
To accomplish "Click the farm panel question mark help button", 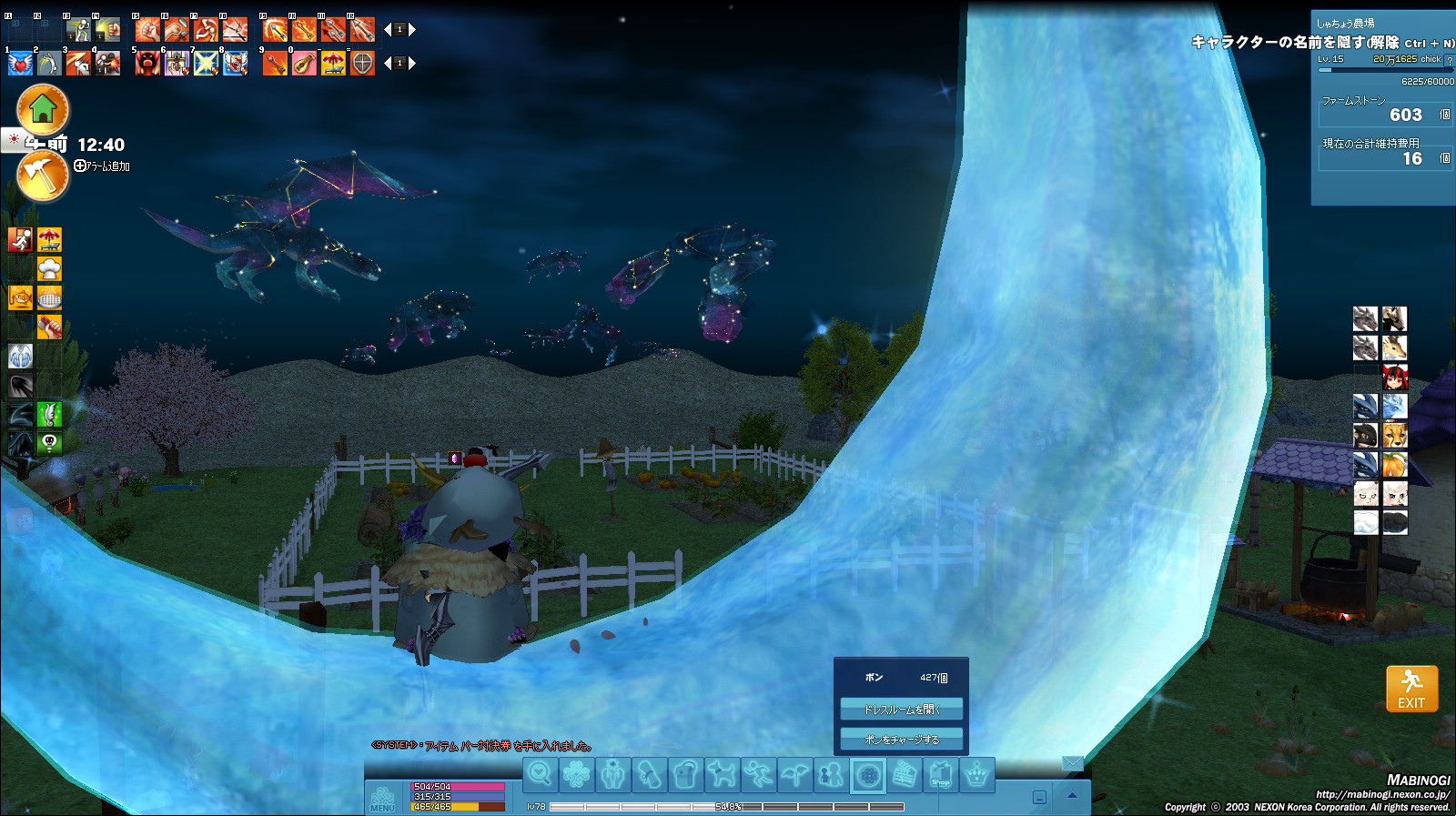I will click(x=1450, y=60).
